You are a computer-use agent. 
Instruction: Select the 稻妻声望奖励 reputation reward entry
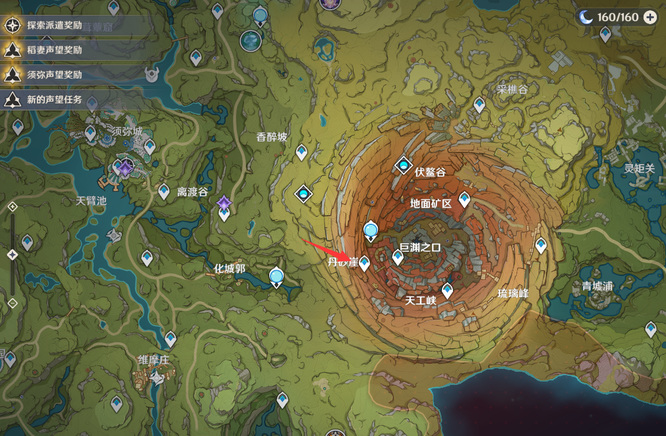pos(60,49)
